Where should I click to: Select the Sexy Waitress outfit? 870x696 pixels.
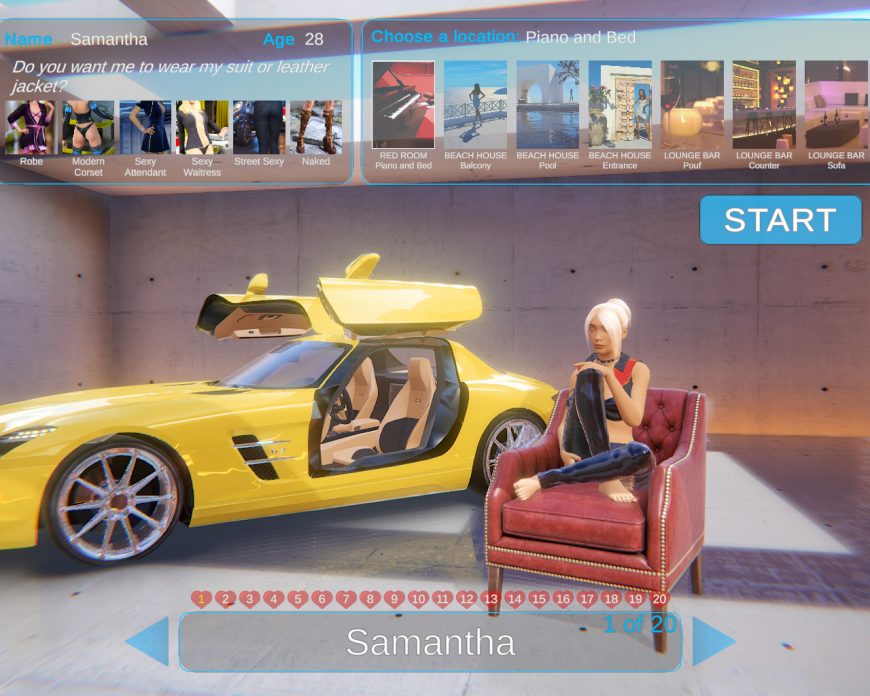click(202, 127)
